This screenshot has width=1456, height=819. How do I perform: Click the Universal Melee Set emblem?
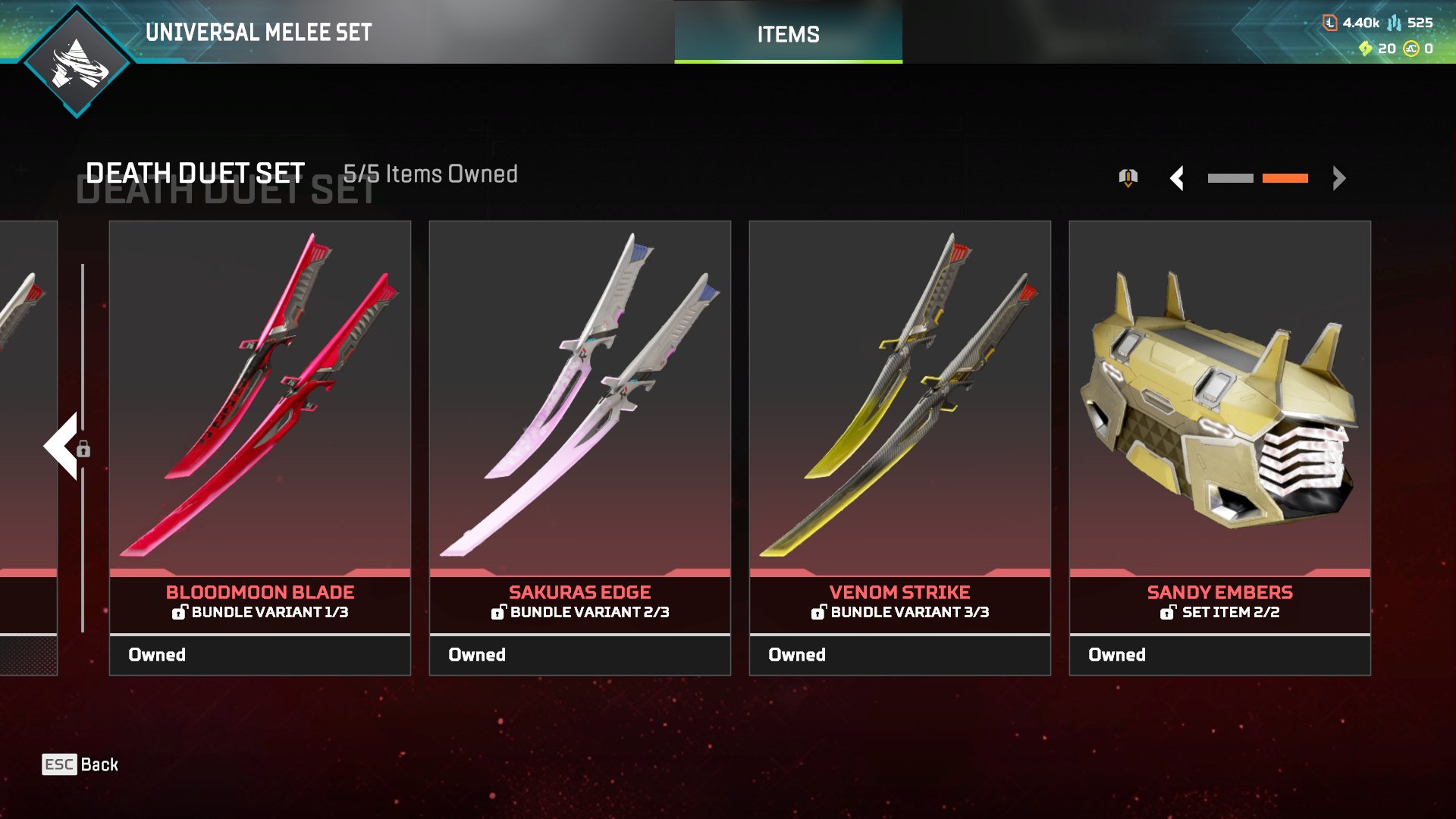click(x=77, y=62)
